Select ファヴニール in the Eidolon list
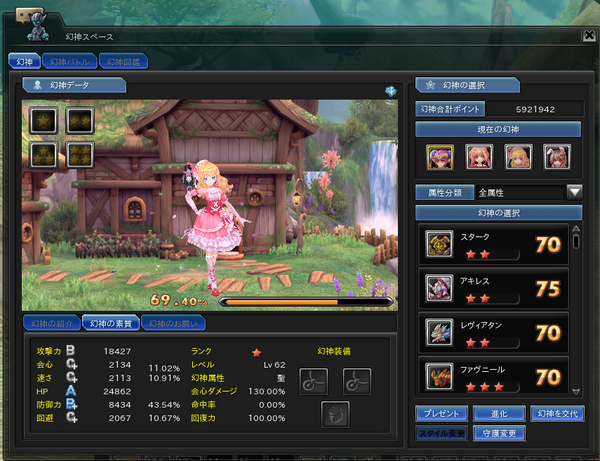Viewport: 600px width, 461px height. 492,375
